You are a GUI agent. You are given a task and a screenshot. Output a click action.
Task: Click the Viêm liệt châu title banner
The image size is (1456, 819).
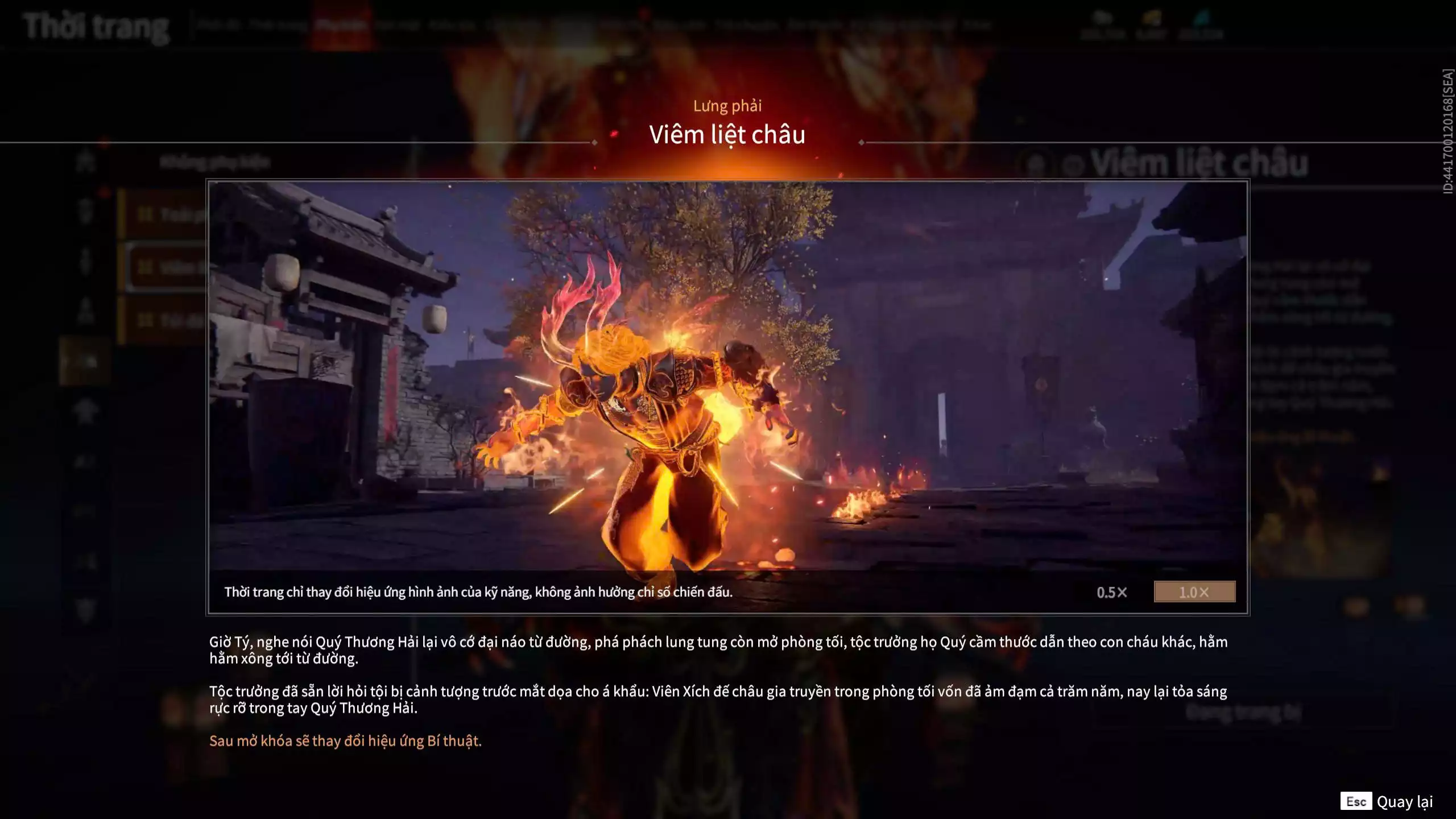coord(728,135)
